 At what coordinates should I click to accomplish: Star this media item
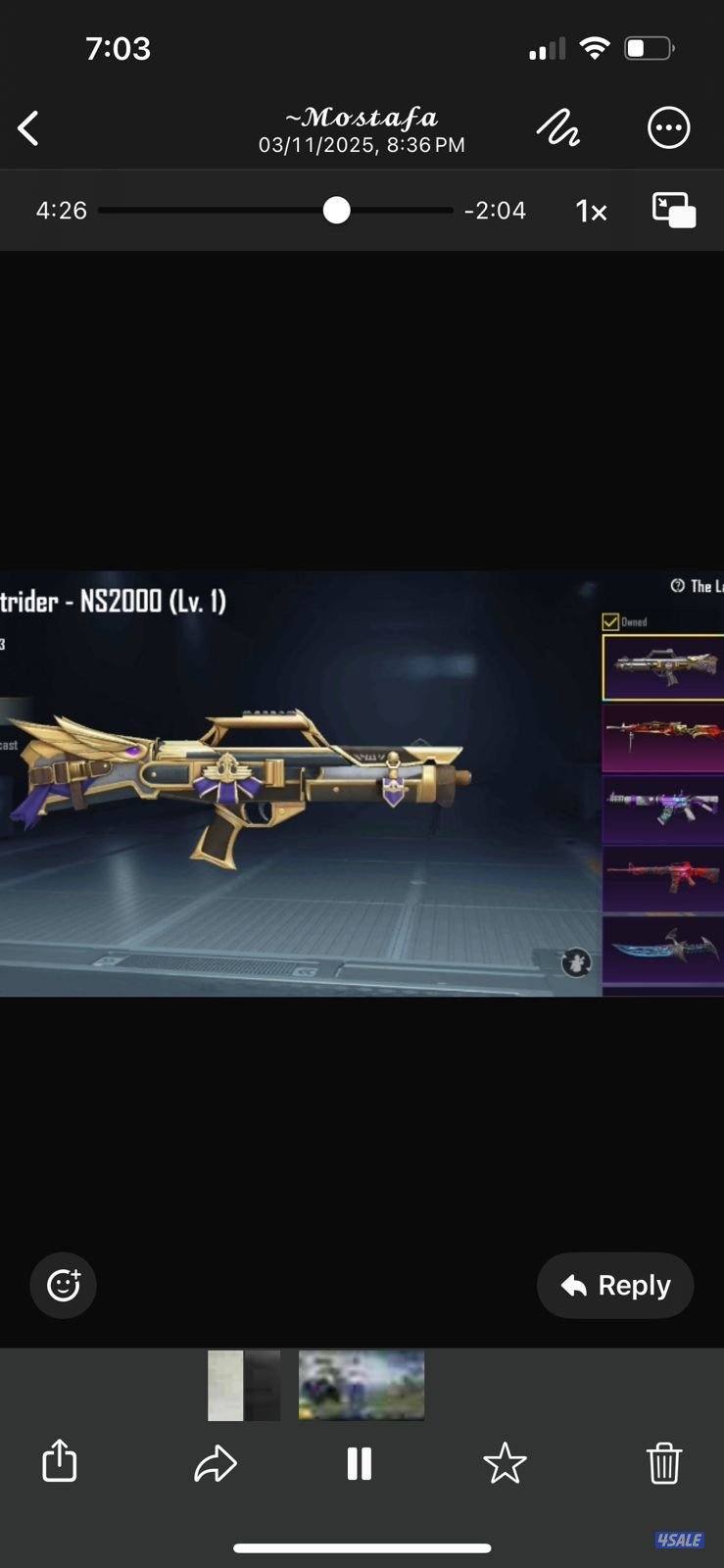pos(505,1463)
